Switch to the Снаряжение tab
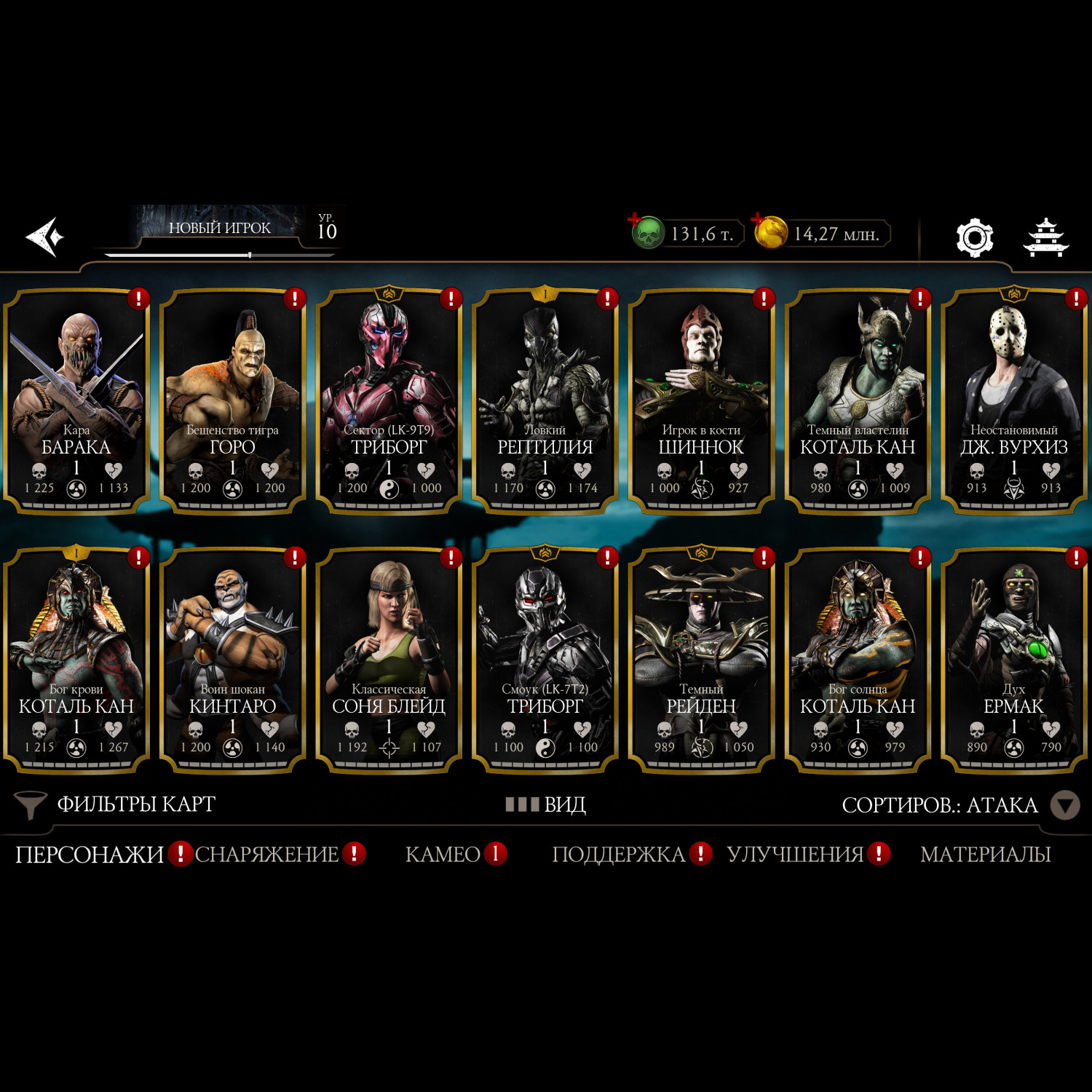 [x=266, y=854]
